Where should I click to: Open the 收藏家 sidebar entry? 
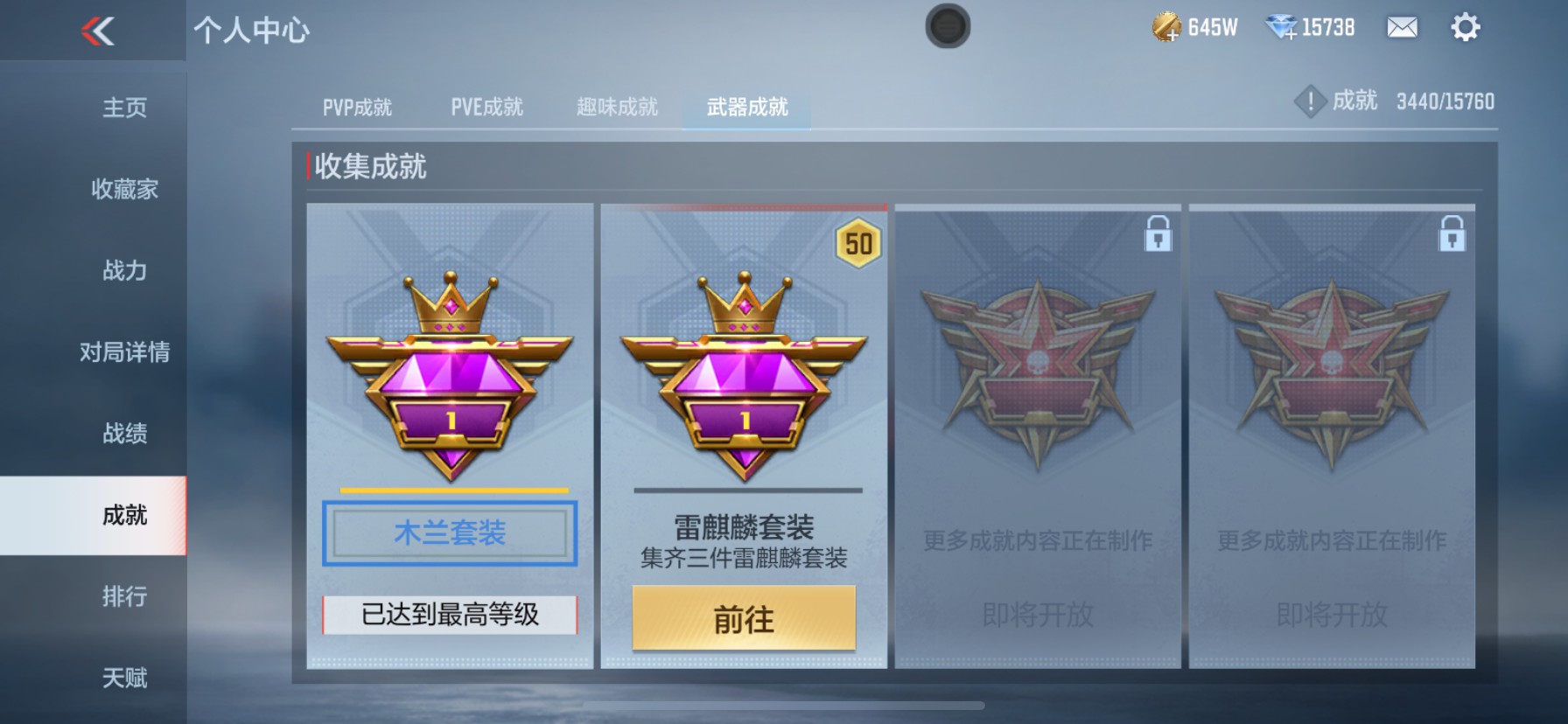pyautogui.click(x=124, y=189)
